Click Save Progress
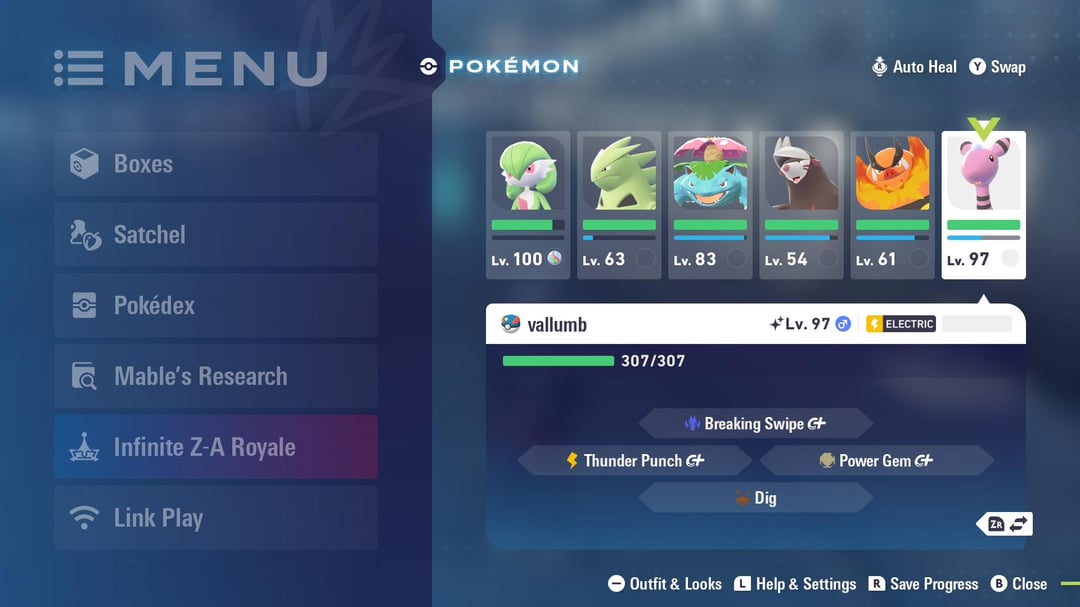The width and height of the screenshot is (1080, 607). click(923, 584)
